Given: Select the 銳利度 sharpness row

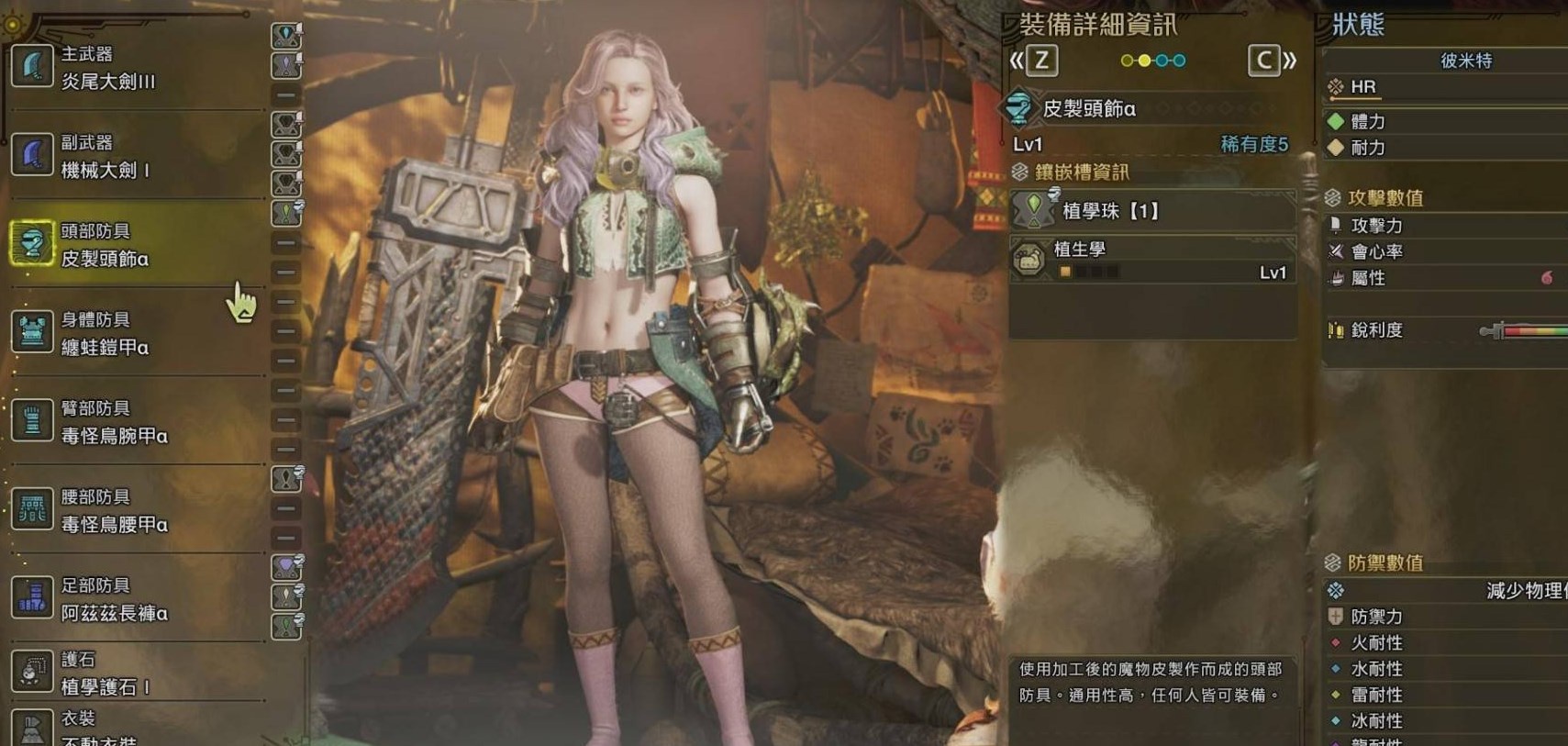Looking at the screenshot, I should tap(1444, 330).
